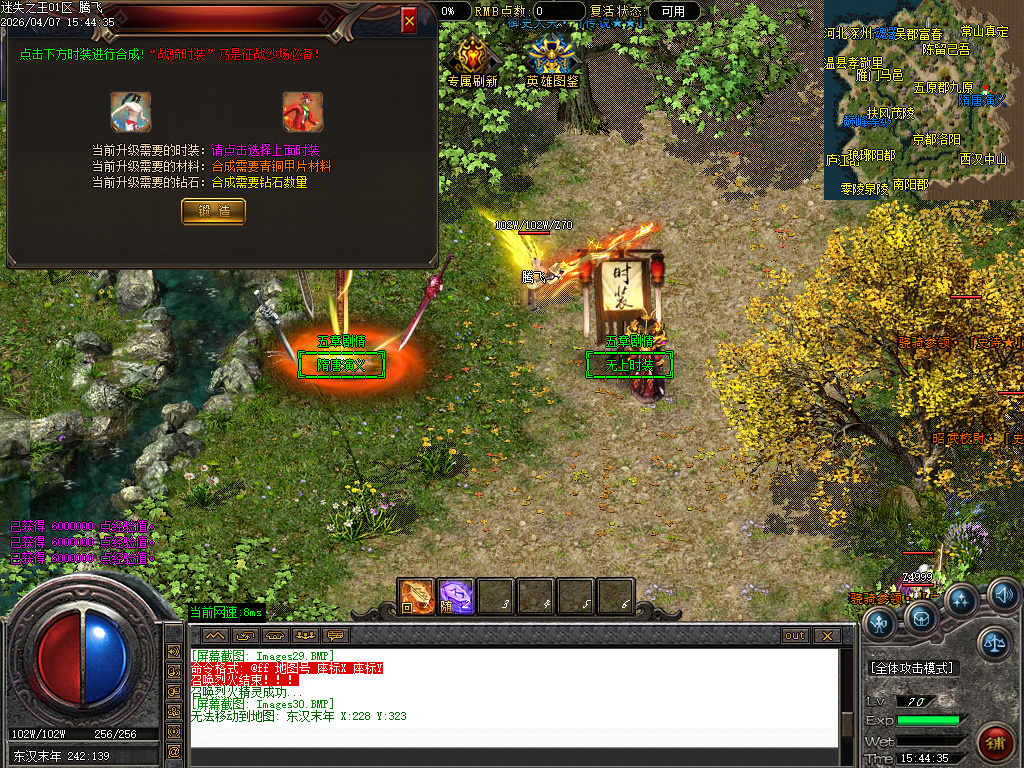This screenshot has width=1024, height=768.
Task: Open the character figure button
Action: click(879, 624)
